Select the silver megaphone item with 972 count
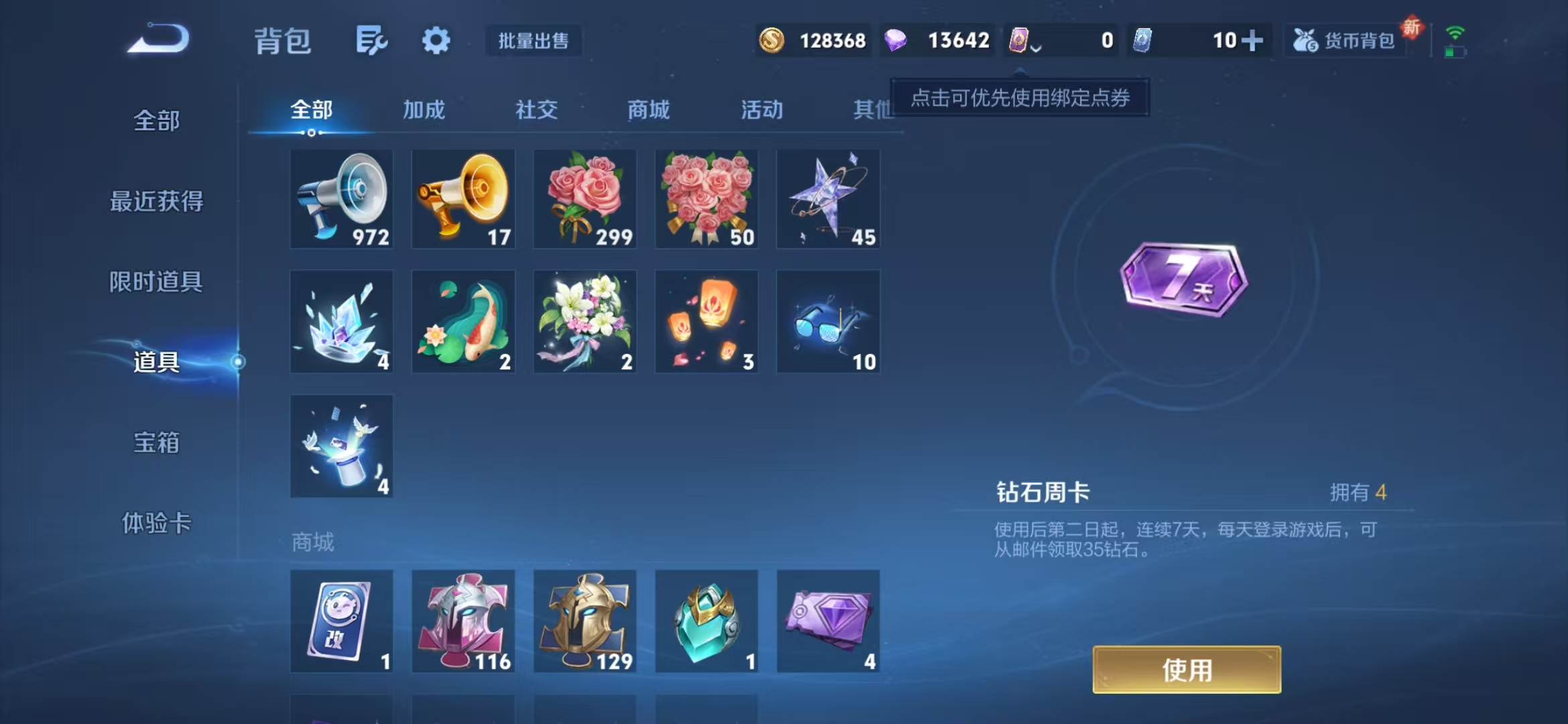The width and height of the screenshot is (1568, 724). (x=341, y=198)
